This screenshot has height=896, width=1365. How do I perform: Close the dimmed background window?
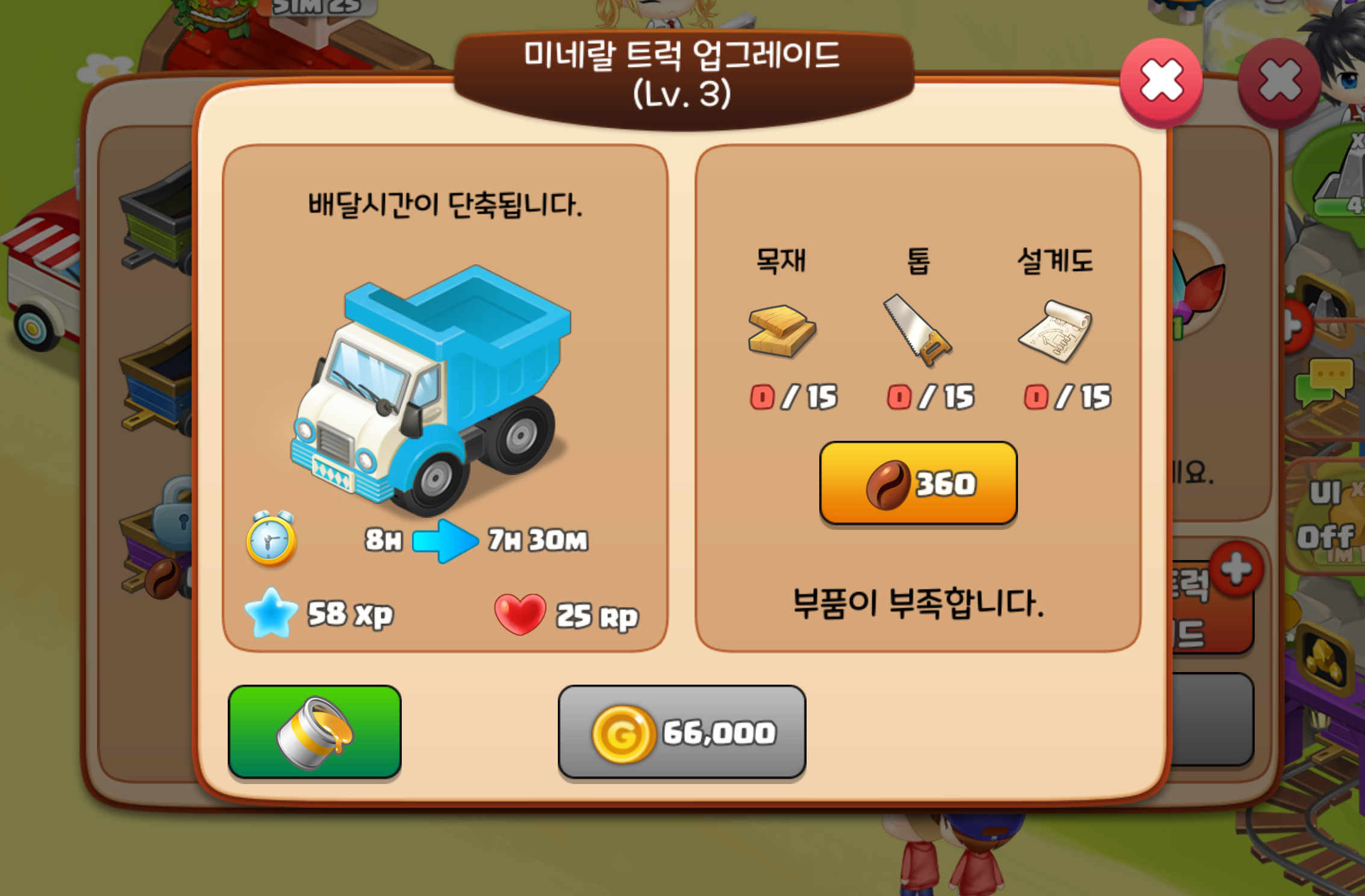click(x=1279, y=81)
